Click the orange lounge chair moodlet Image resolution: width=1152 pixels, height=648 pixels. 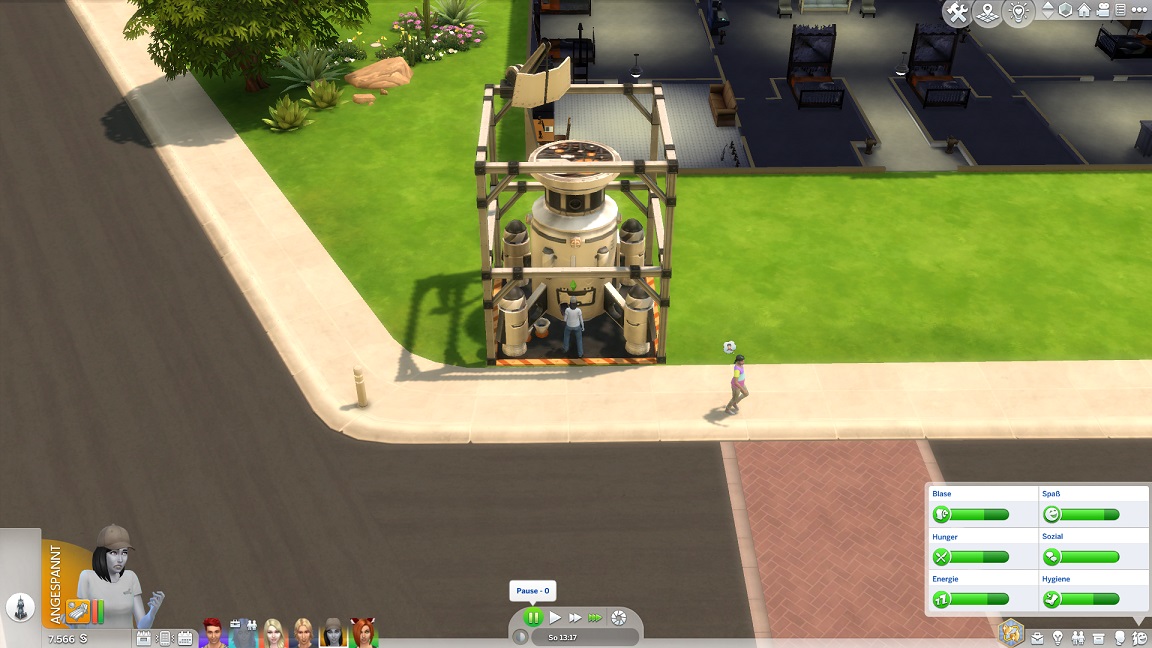tap(78, 609)
